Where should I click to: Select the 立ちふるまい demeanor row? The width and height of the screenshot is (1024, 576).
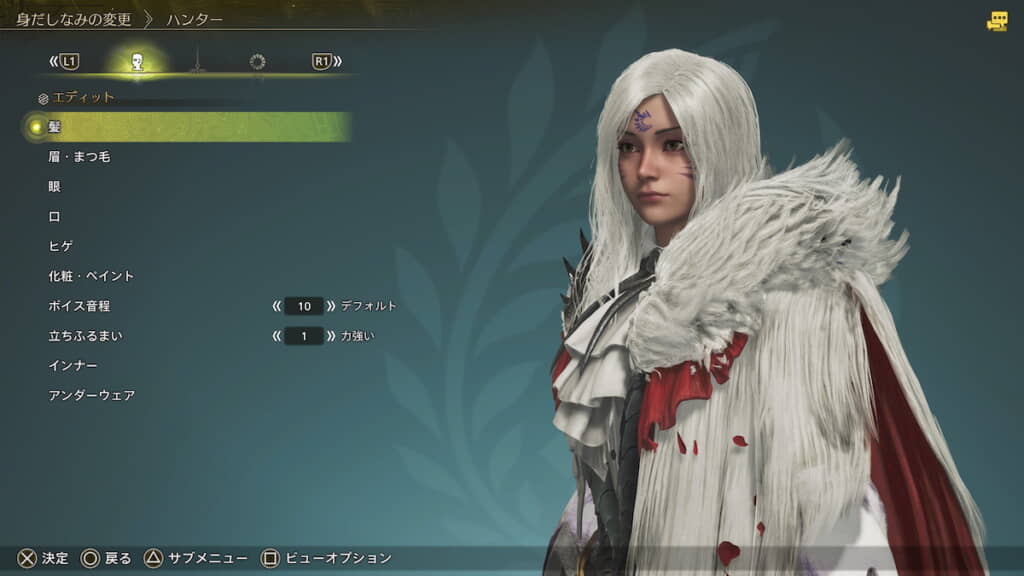(79, 336)
